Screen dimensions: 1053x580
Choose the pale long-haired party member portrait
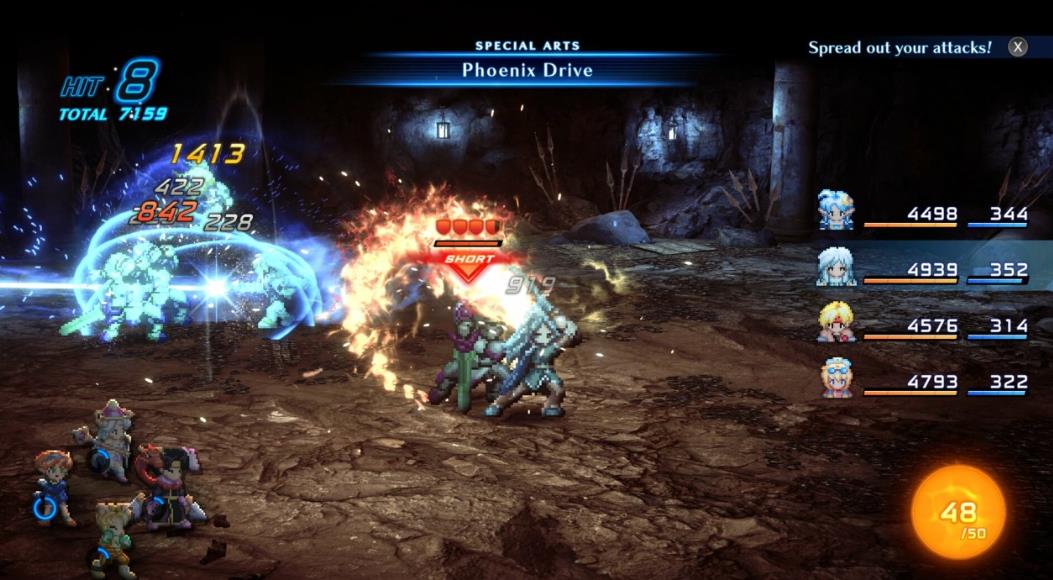click(x=836, y=267)
